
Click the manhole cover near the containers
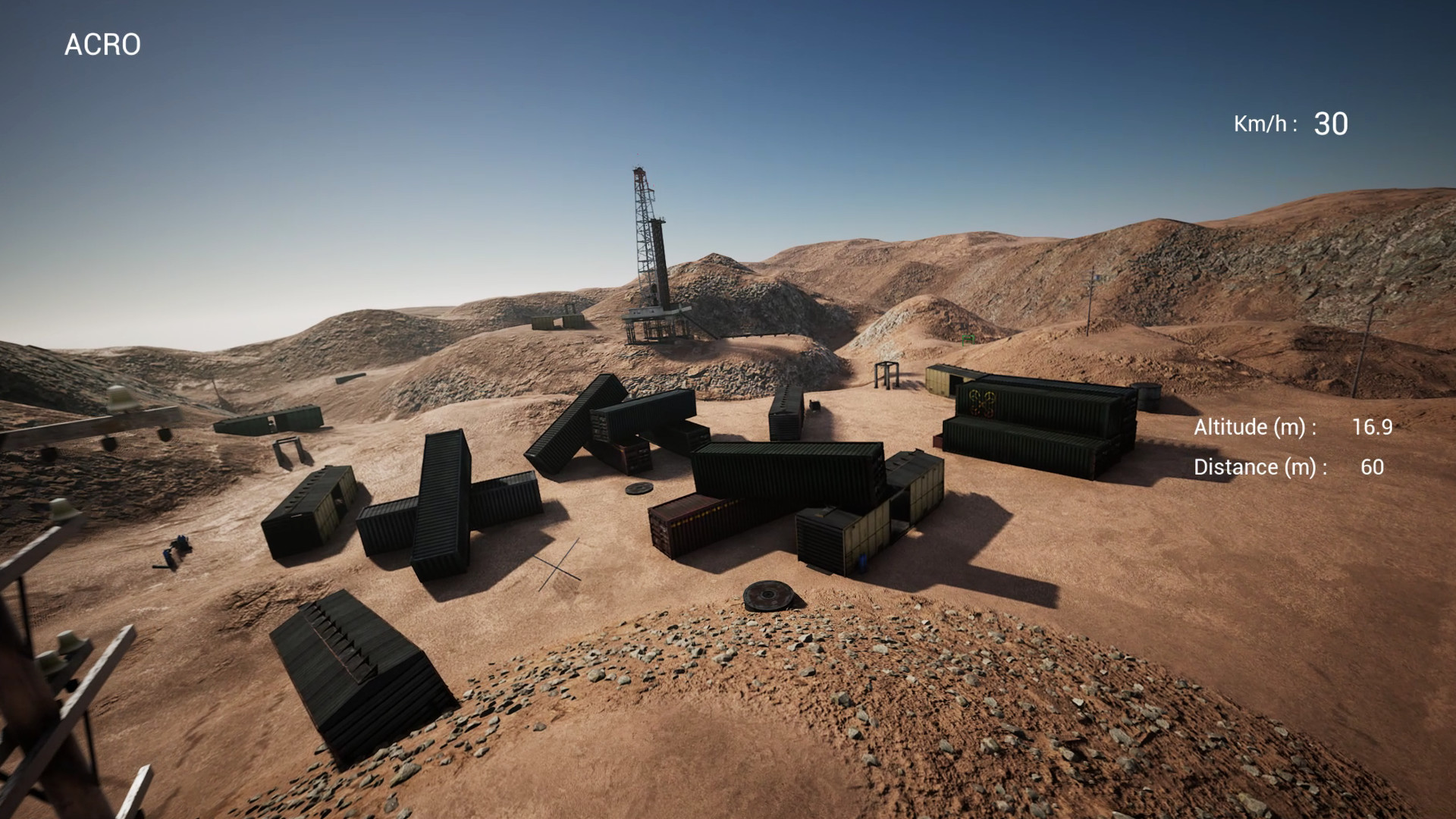click(x=639, y=489)
